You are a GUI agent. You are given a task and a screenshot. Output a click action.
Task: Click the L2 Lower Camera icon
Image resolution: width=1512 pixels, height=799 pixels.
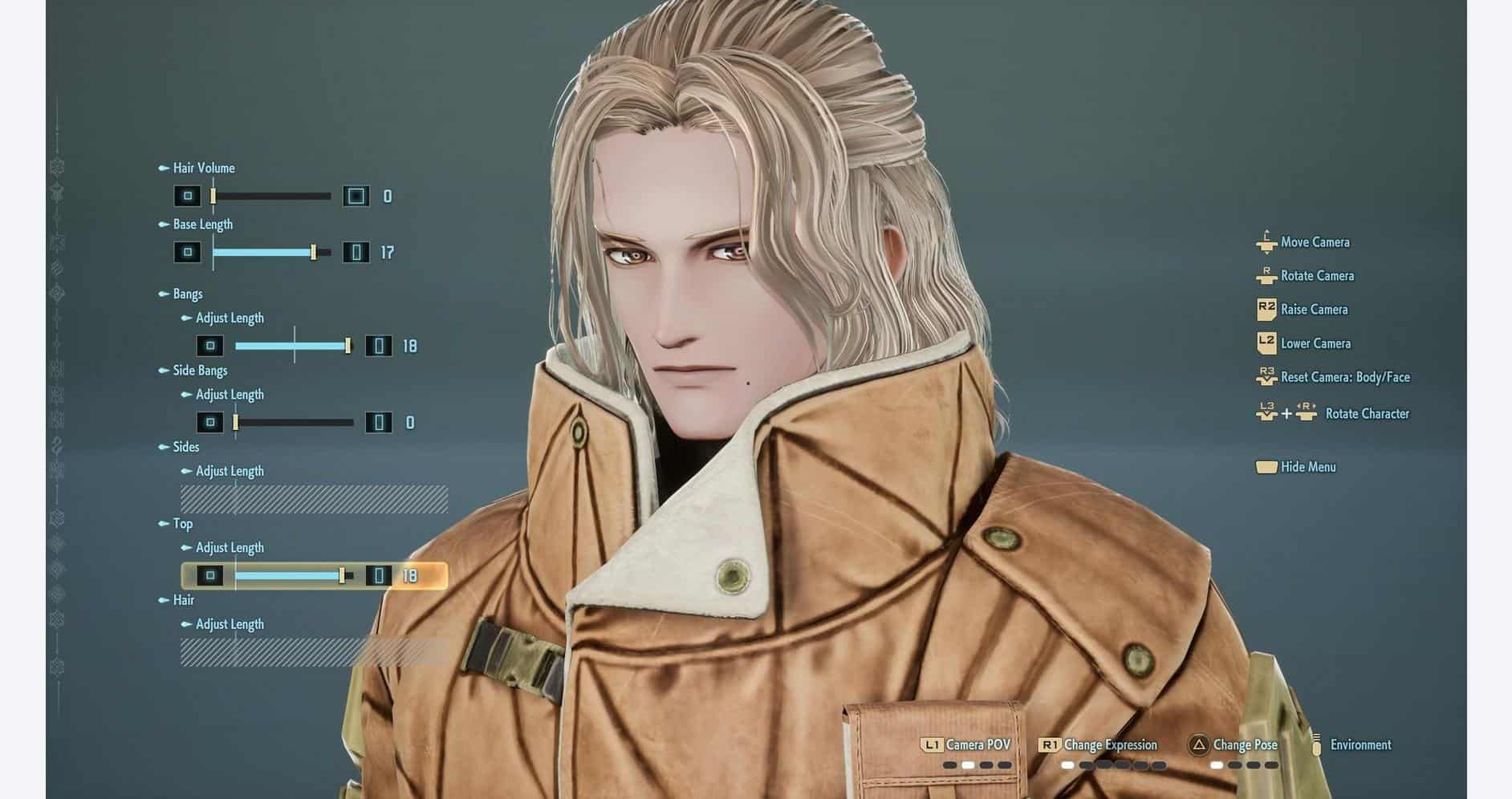pyautogui.click(x=1266, y=343)
